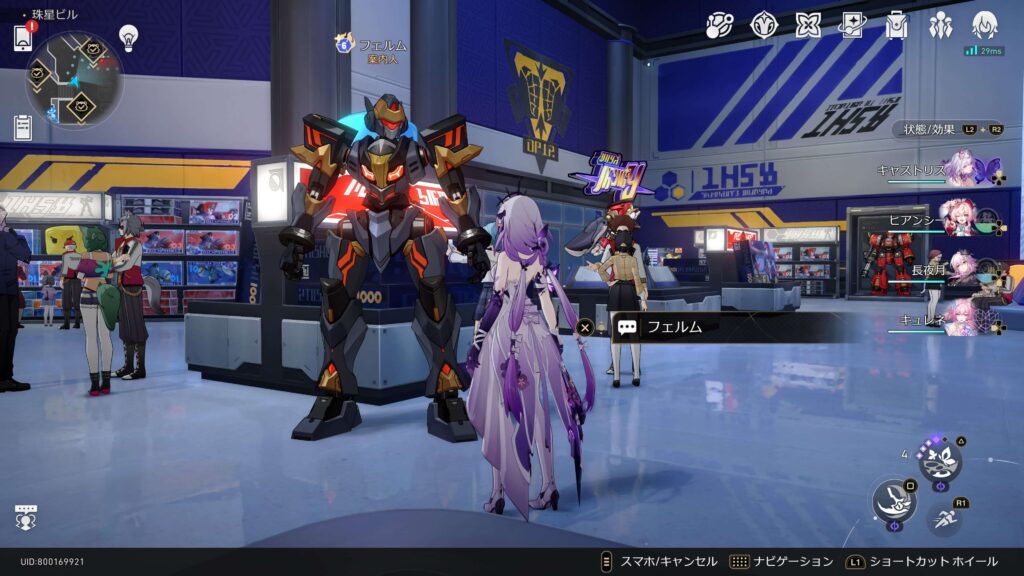Open the character head icon menu
1024x576 pixels.
(x=985, y=24)
